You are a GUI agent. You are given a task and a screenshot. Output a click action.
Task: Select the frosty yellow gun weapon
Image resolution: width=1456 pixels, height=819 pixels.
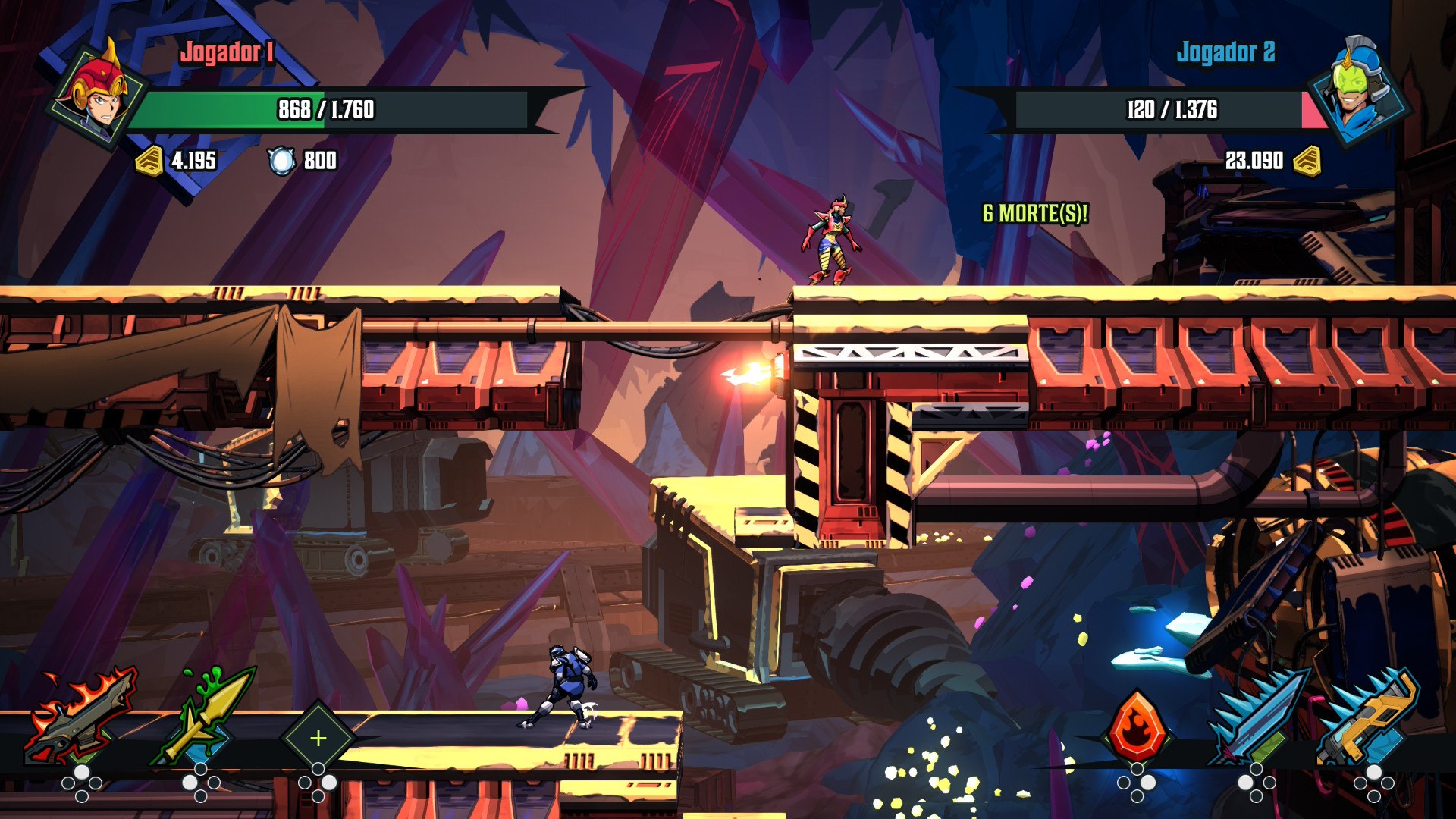coord(1369,717)
